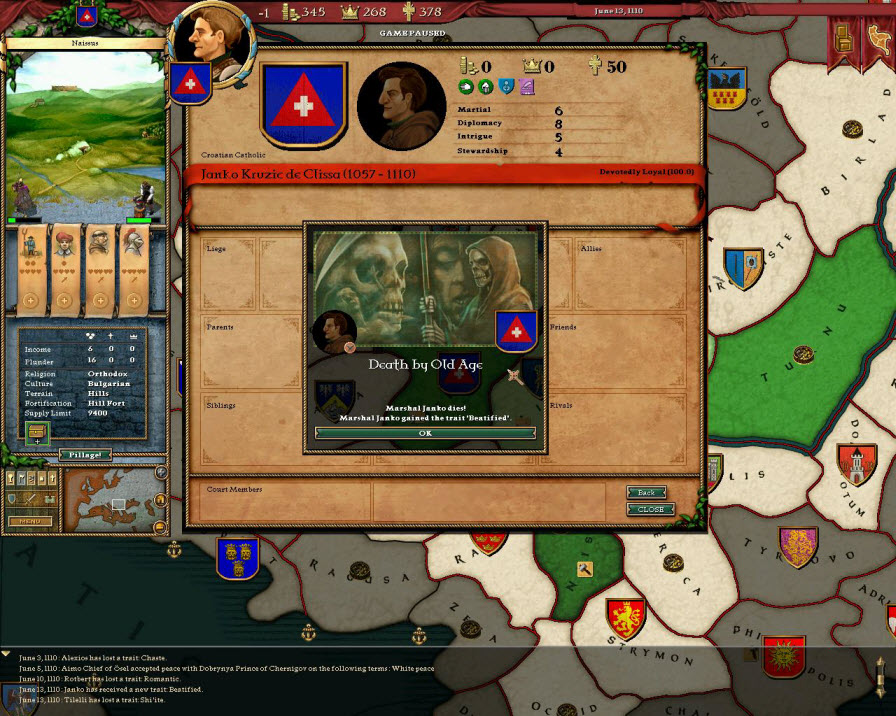Select the helmeted knight nobility scroll
The height and width of the screenshot is (716, 896).
(133, 266)
